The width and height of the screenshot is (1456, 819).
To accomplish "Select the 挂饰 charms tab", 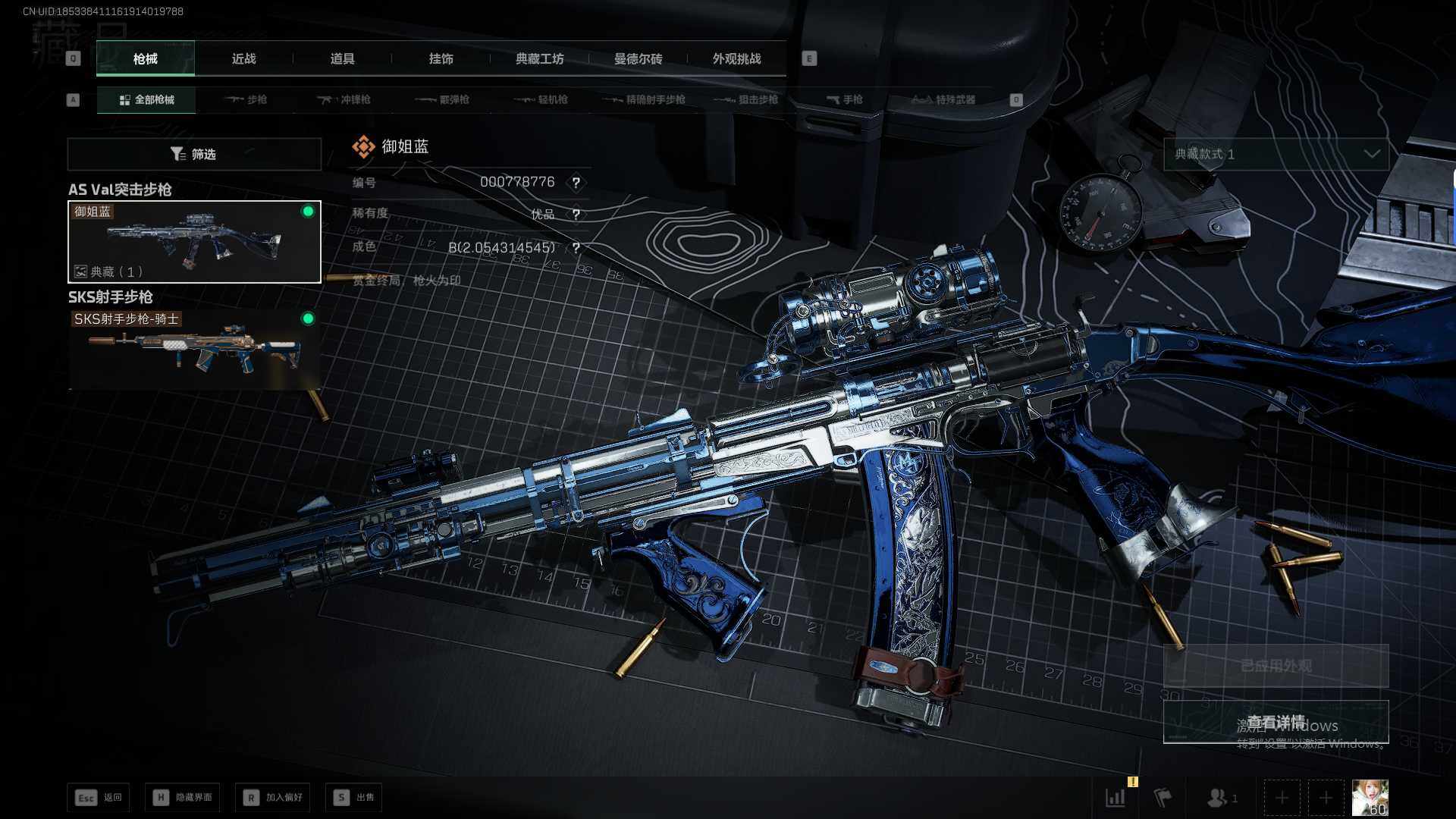I will click(441, 58).
